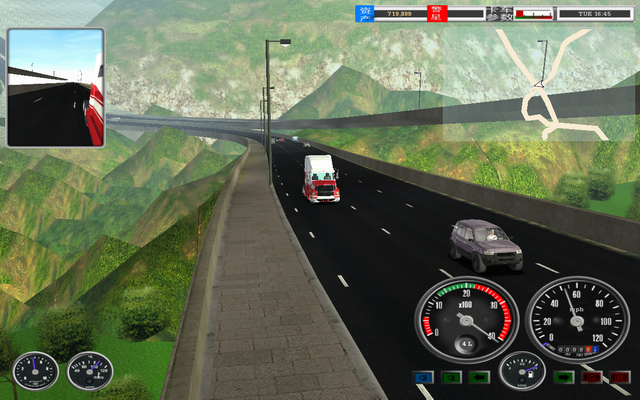Image resolution: width=640 pixels, height=400 pixels.
Task: Select the blue assets icon
Action: [x=365, y=13]
